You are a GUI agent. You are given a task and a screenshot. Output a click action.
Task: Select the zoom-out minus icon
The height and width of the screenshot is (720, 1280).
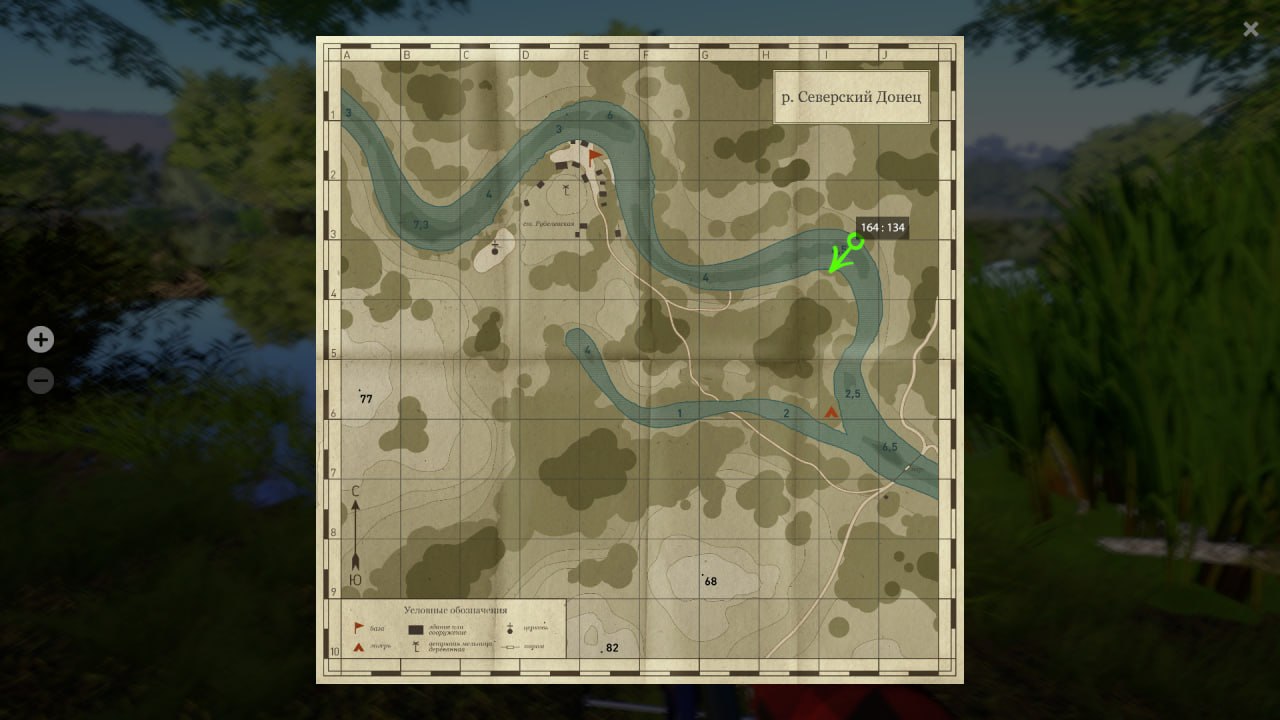[x=40, y=380]
